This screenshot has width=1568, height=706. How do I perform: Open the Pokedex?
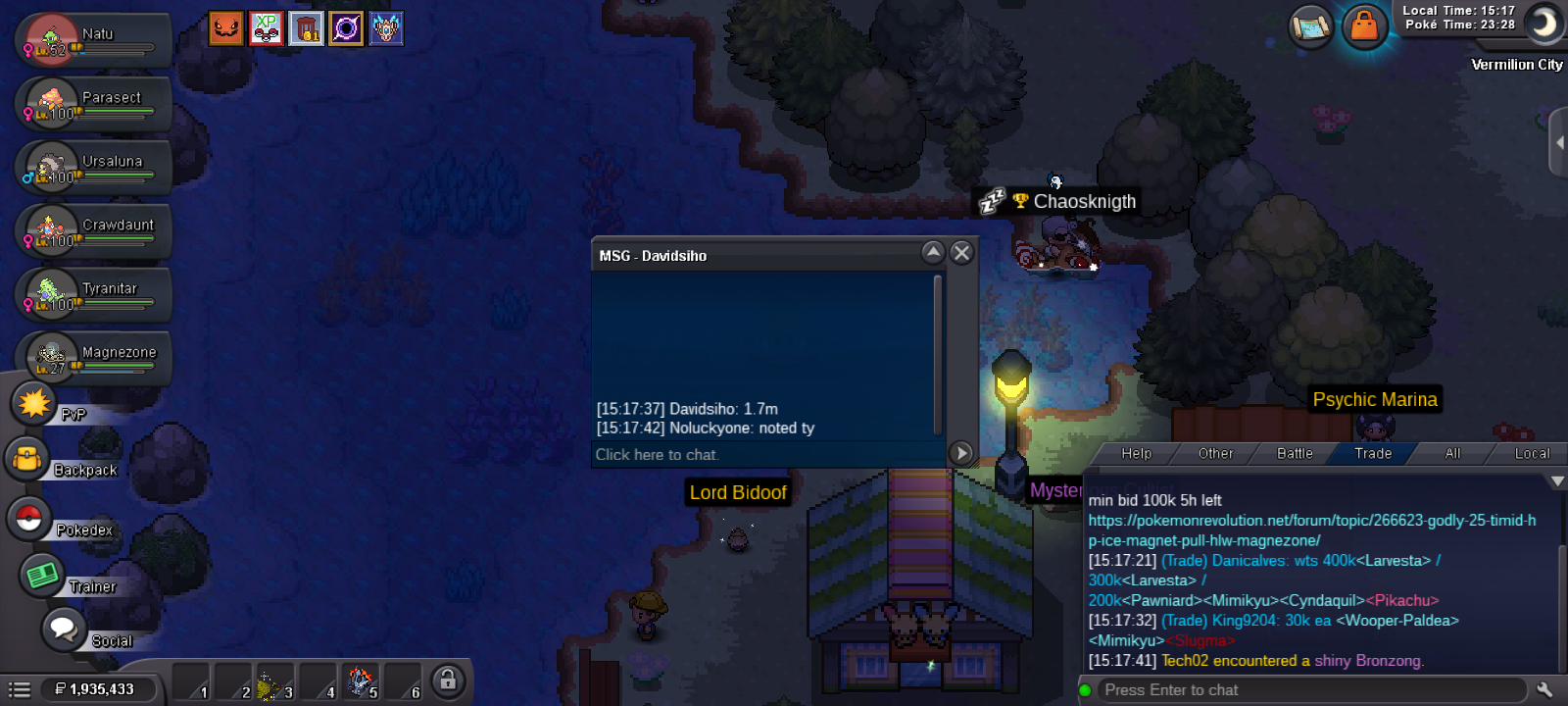[29, 519]
